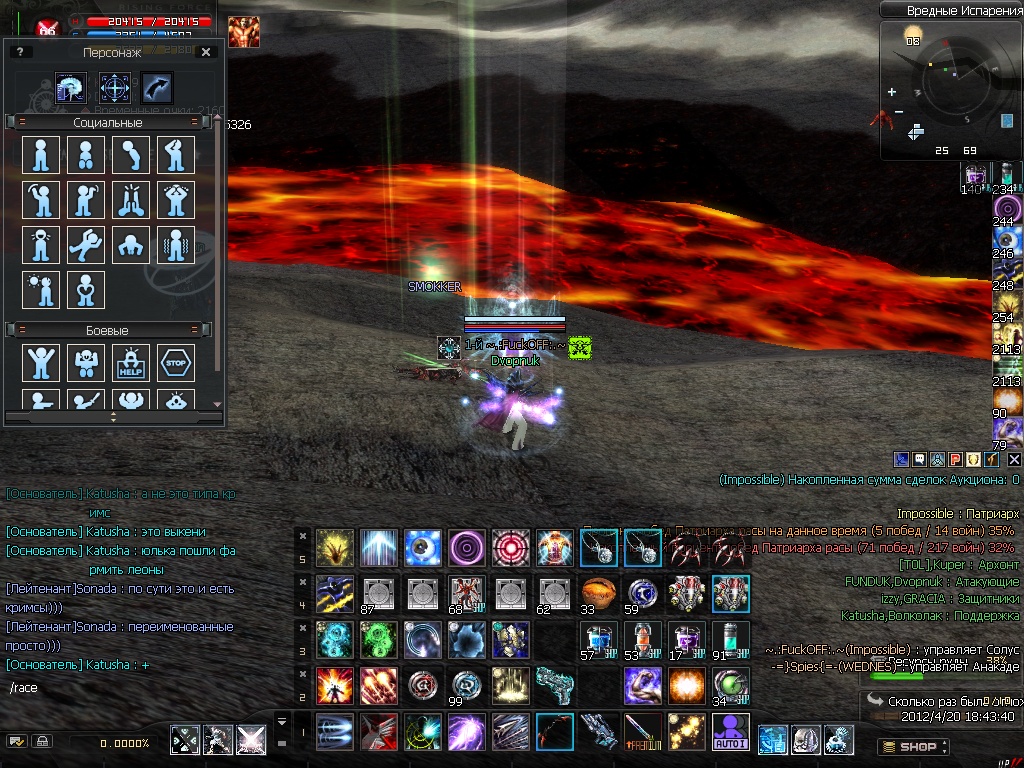Use the HELP combat action icon

tap(131, 363)
